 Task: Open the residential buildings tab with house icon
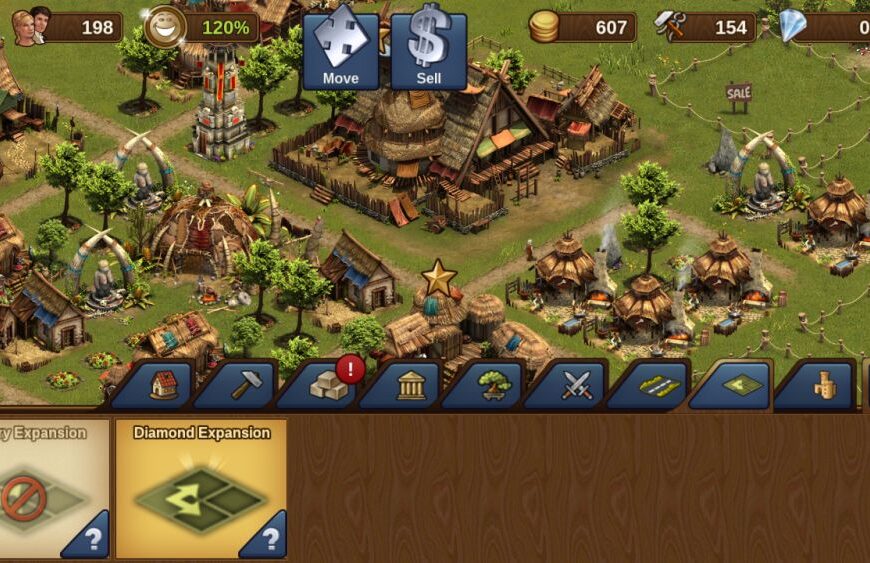[164, 385]
